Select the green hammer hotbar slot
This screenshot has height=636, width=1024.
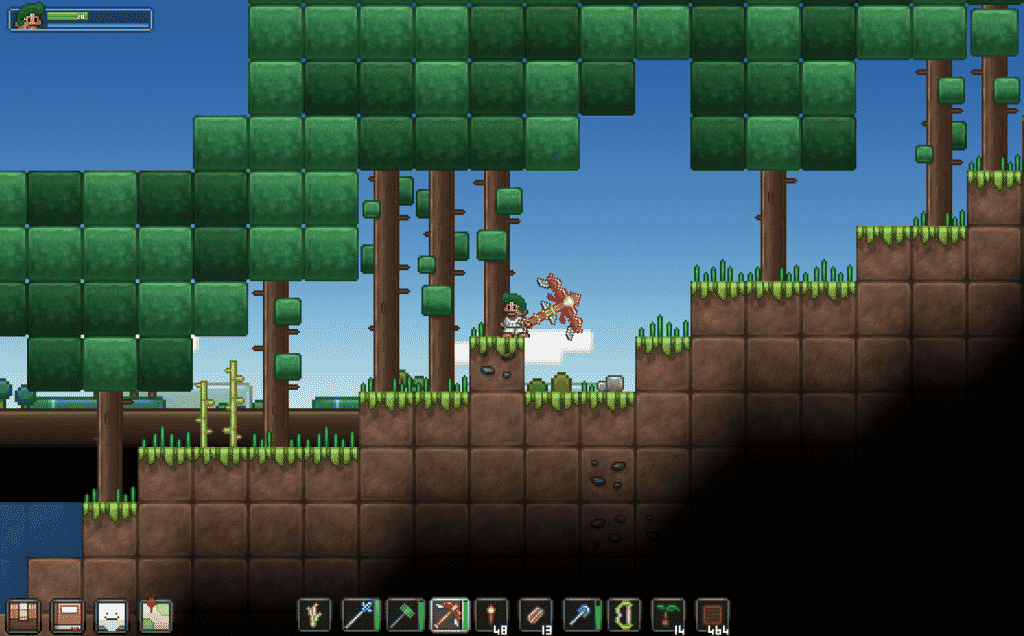tap(403, 614)
